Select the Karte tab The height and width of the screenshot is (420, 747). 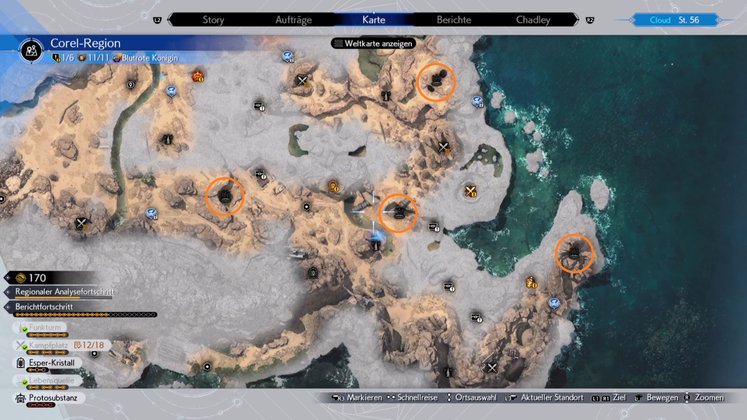[x=373, y=19]
